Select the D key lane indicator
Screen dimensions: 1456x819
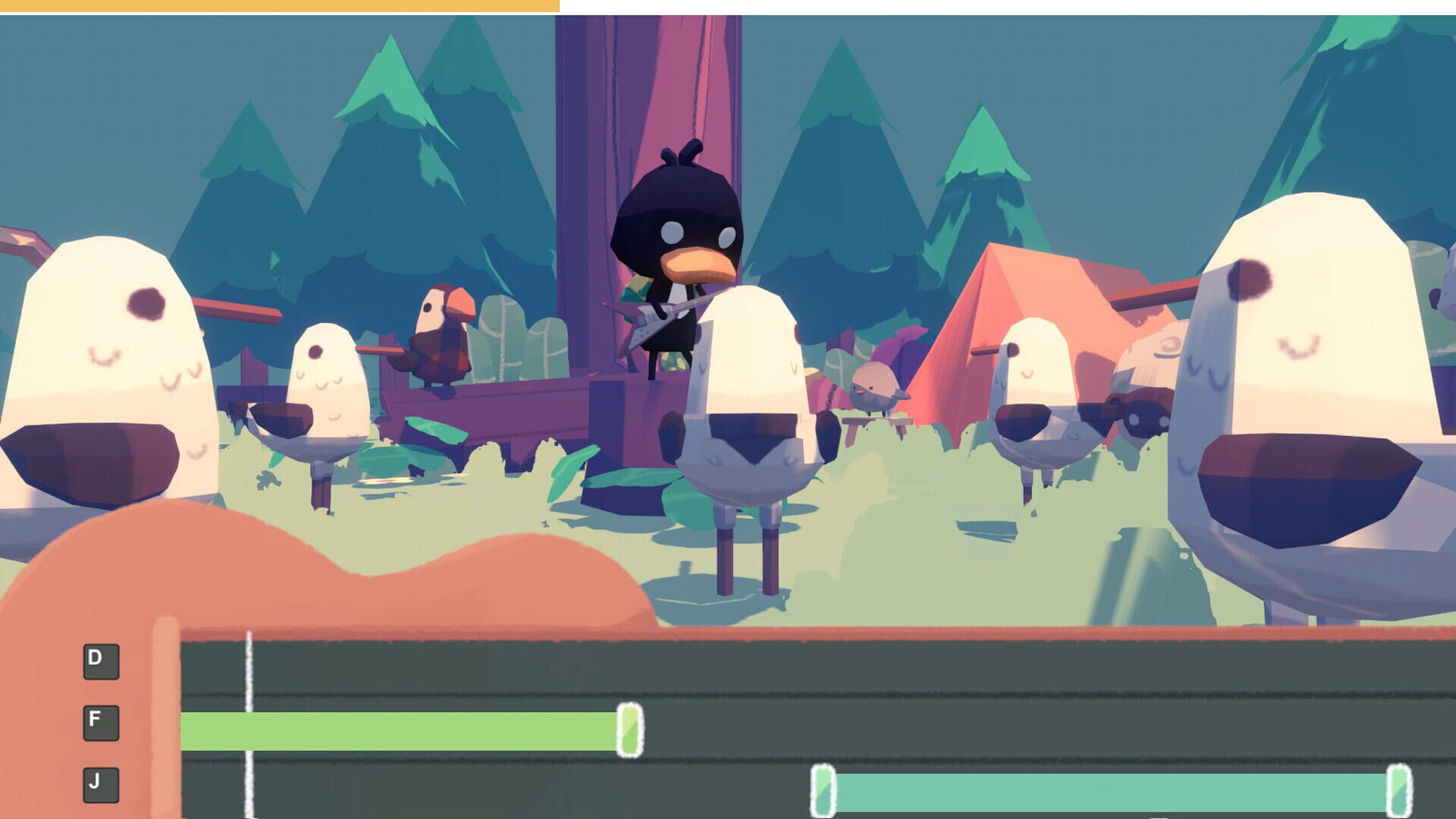(101, 660)
